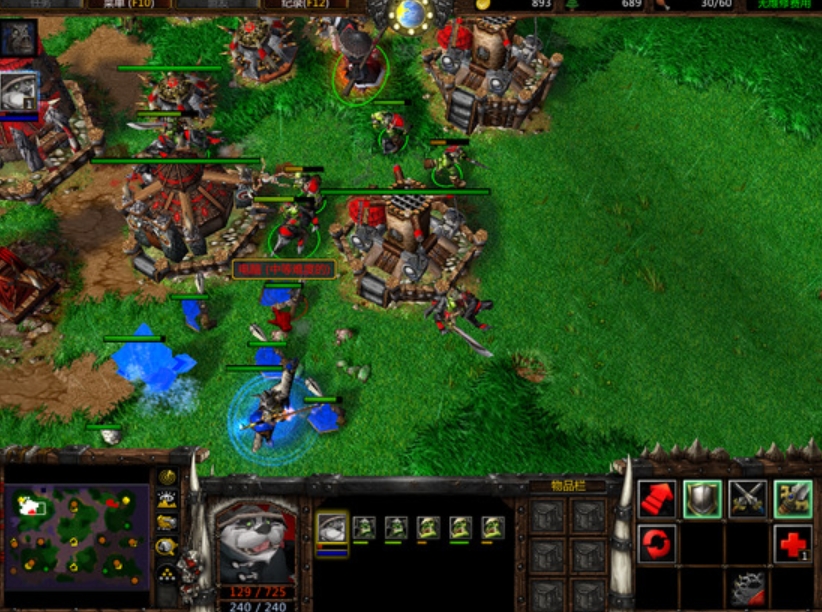Click the large Pandaren hero portrait
822x612 pixels.
pyautogui.click(x=256, y=540)
